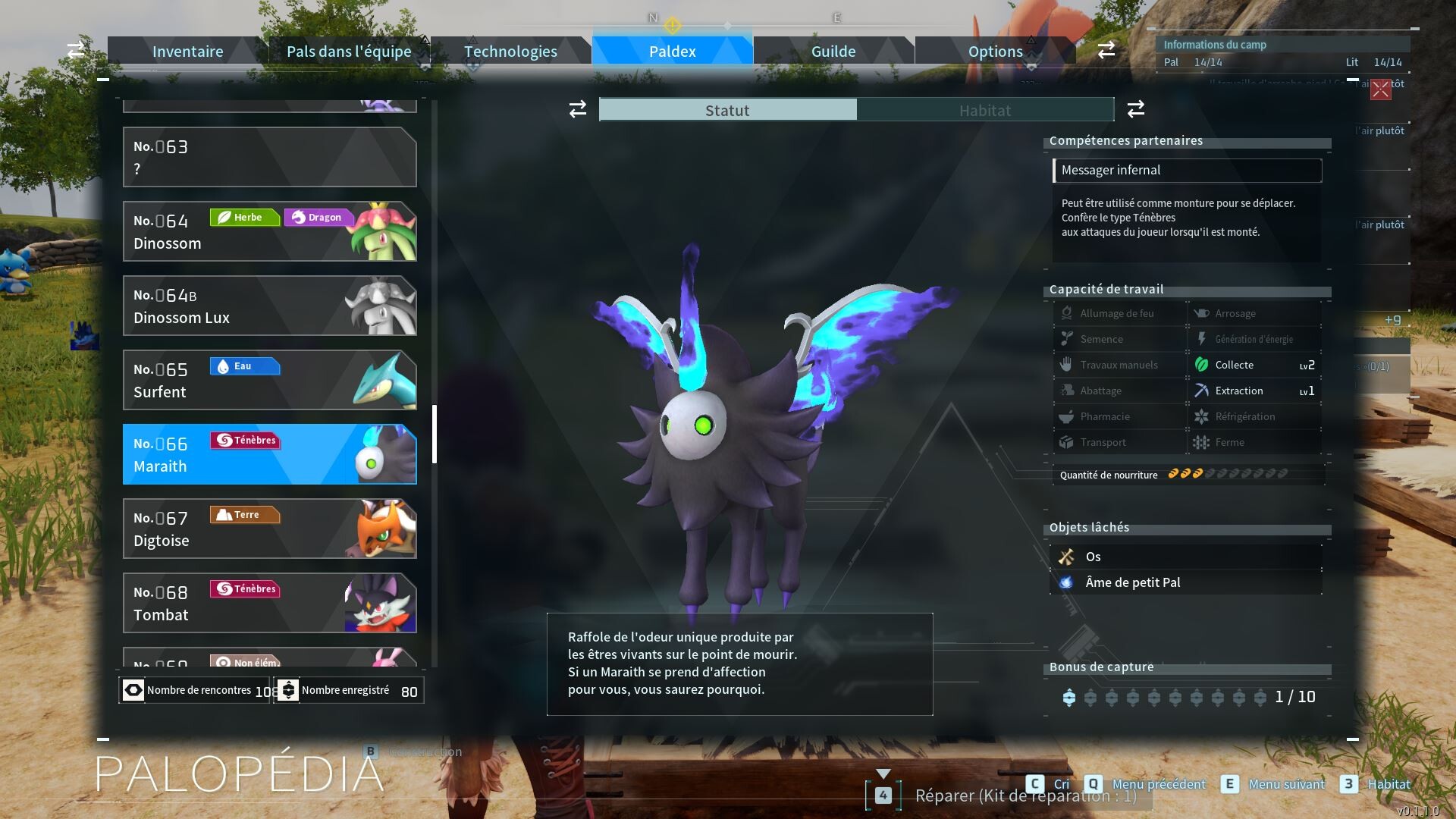Choose Tombat from the list

coord(269,603)
